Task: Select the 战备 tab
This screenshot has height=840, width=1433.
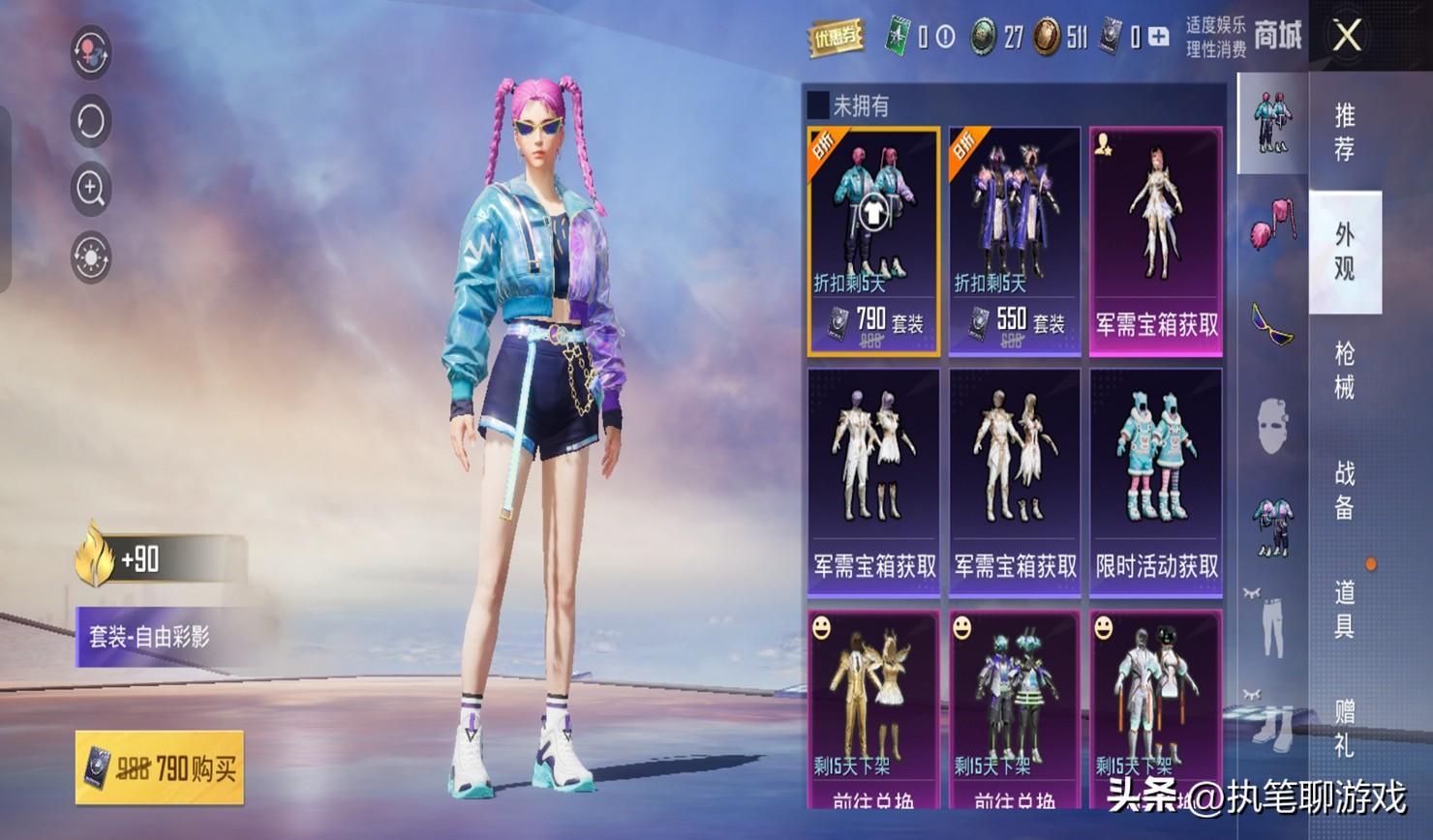Action: (x=1345, y=490)
